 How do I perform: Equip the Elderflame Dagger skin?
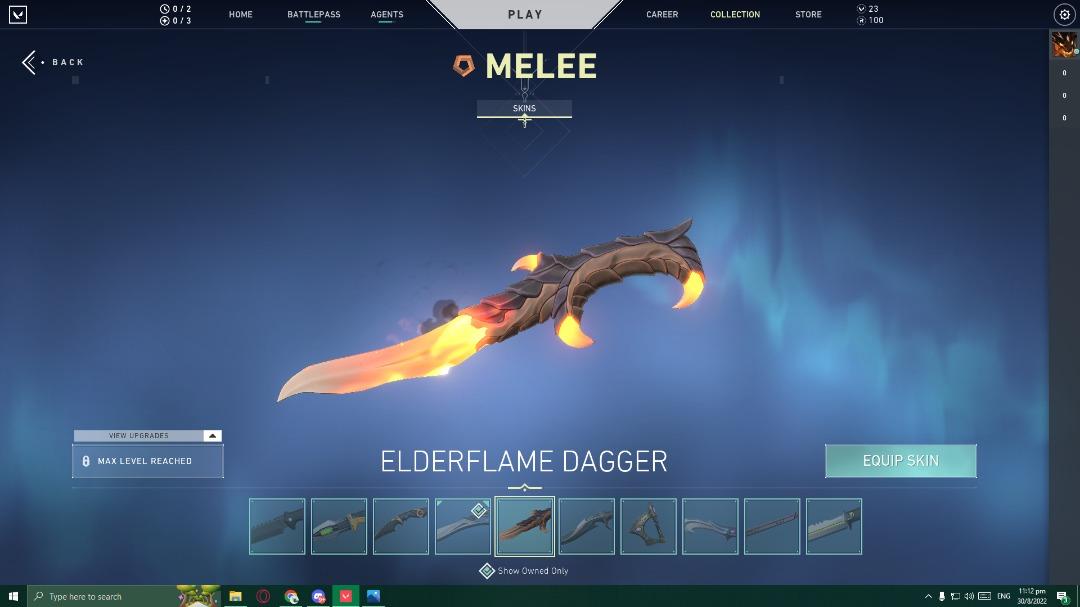(x=900, y=461)
